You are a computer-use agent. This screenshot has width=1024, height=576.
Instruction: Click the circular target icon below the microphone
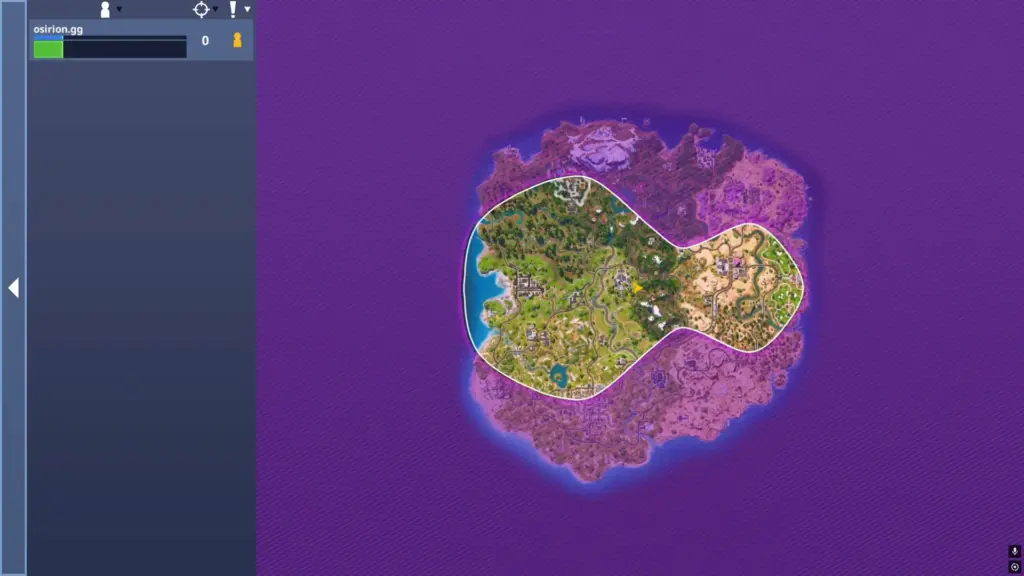point(1014,567)
